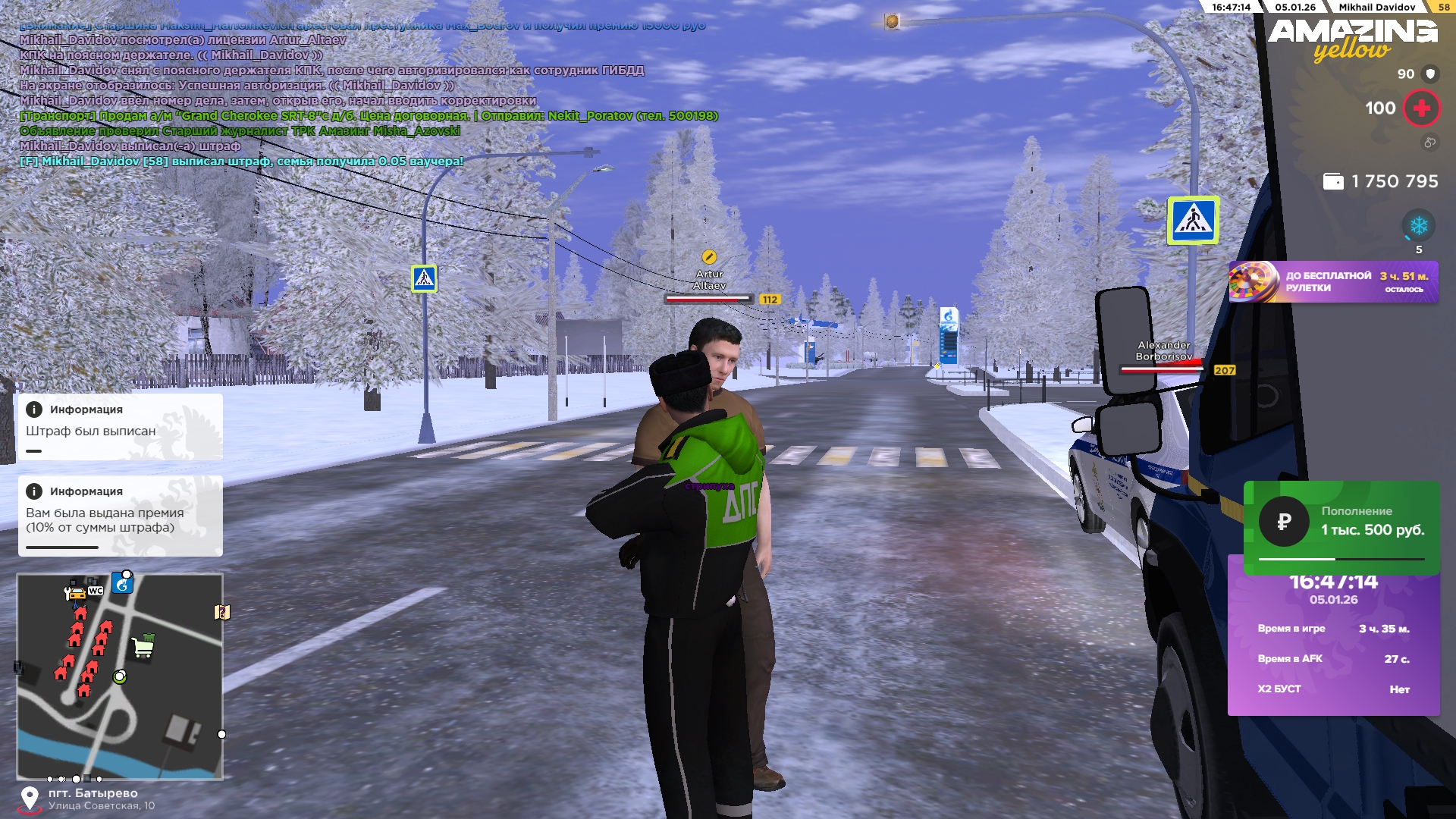Click the Amazing Yellow server logo
The width and height of the screenshot is (1456, 819).
tap(1352, 39)
